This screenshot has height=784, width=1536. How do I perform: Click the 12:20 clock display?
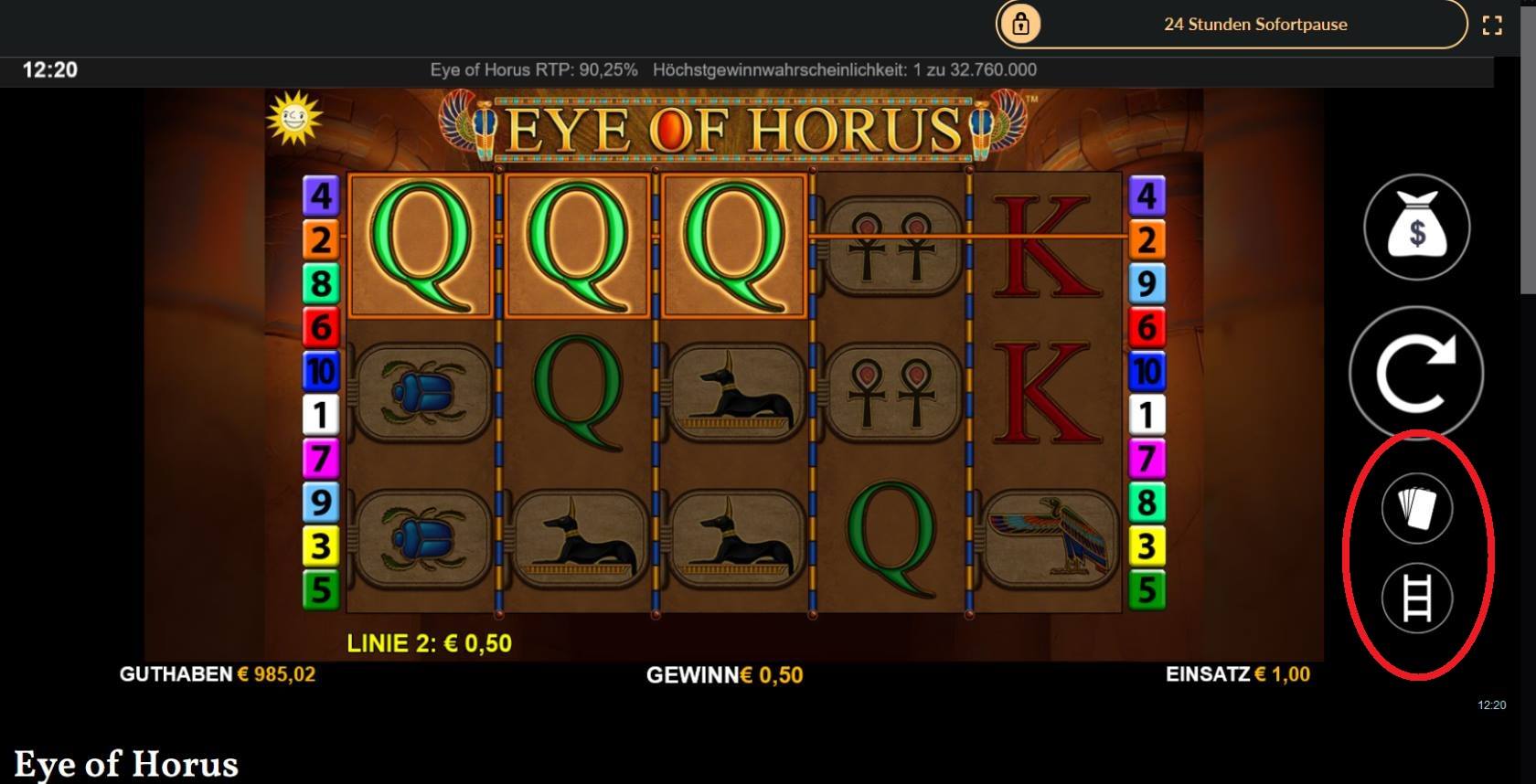pos(50,69)
